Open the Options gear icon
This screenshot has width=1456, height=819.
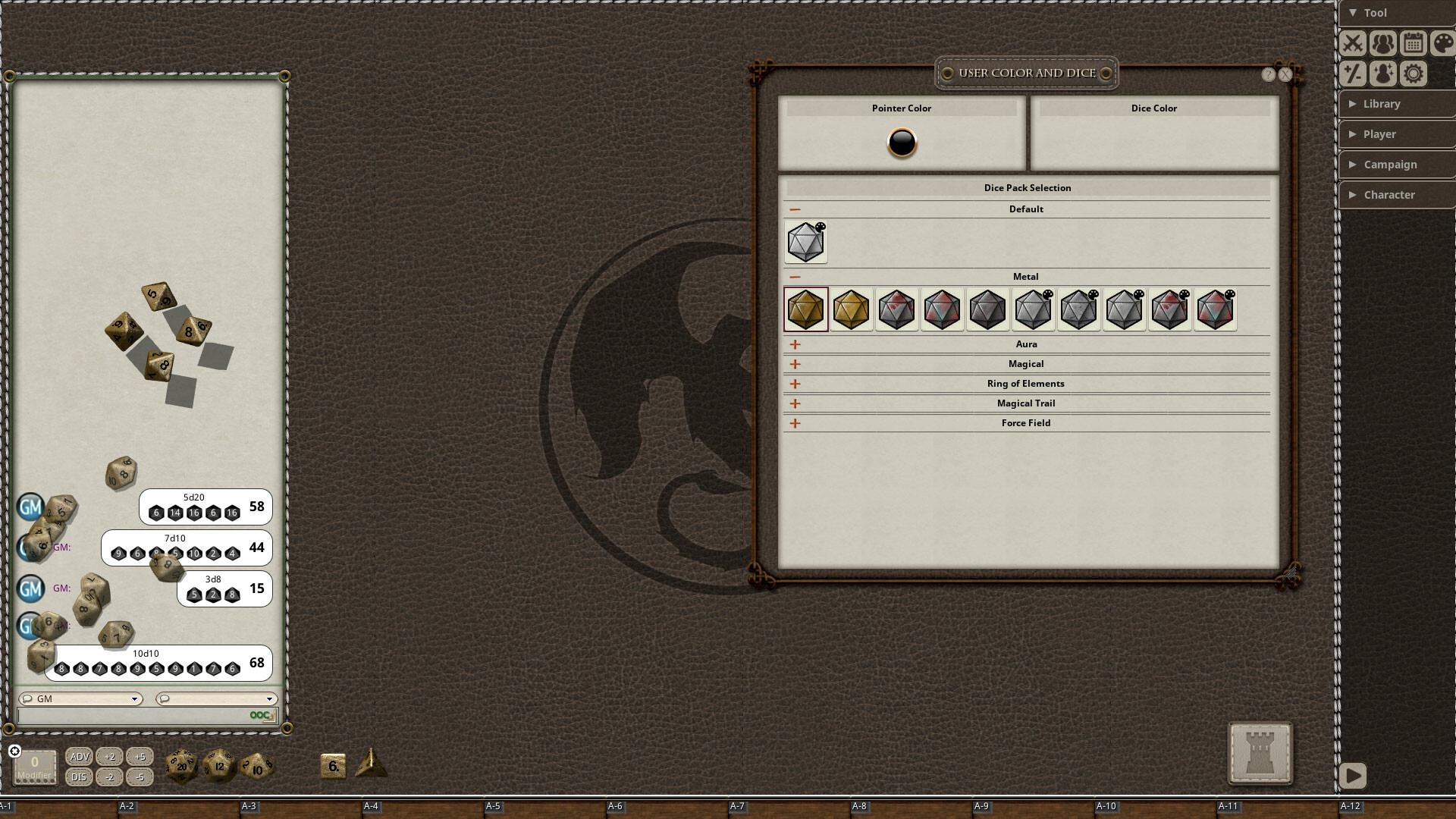coord(1413,74)
